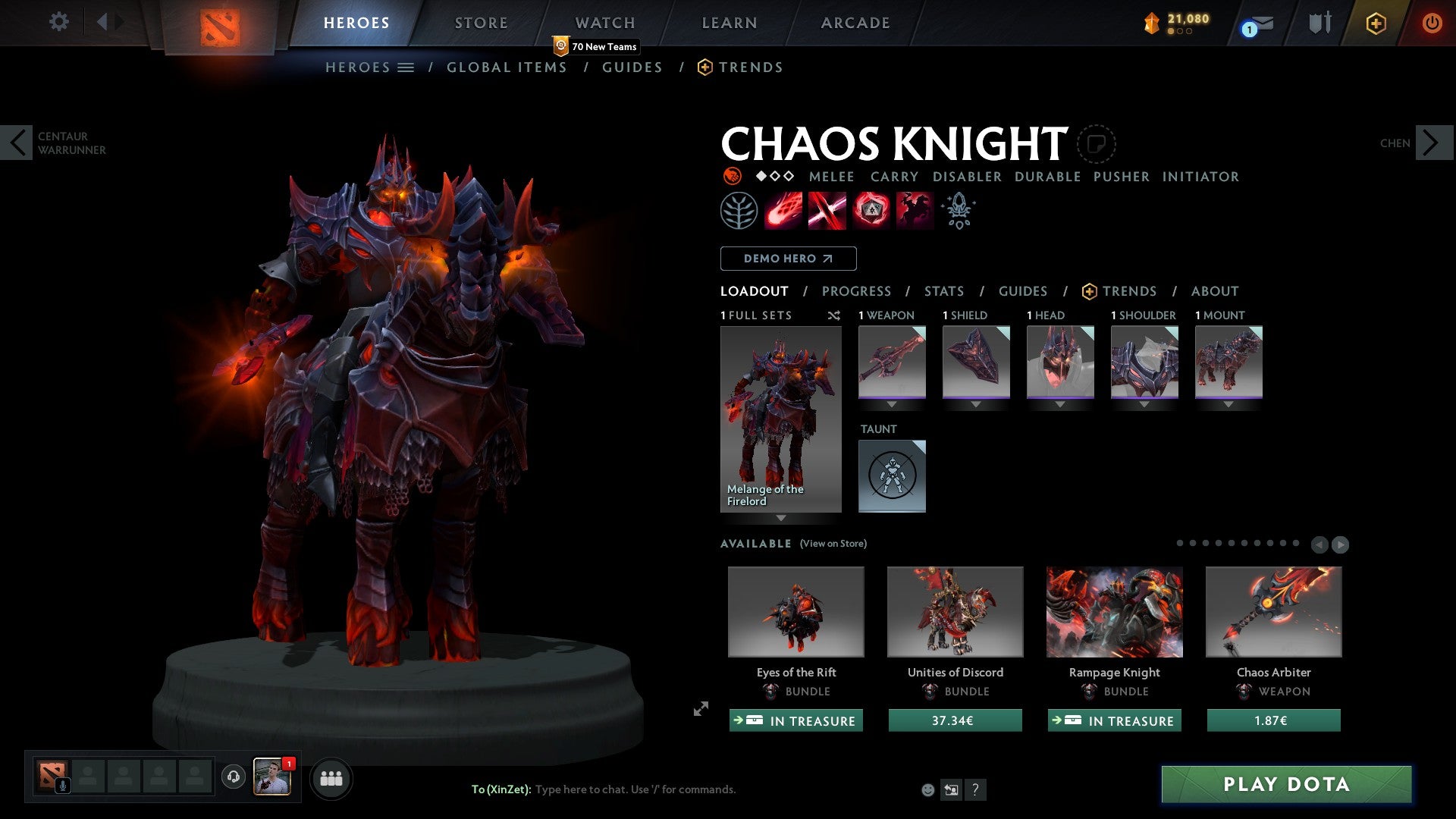
Task: Toggle the voice chat headset icon
Action: tap(232, 777)
